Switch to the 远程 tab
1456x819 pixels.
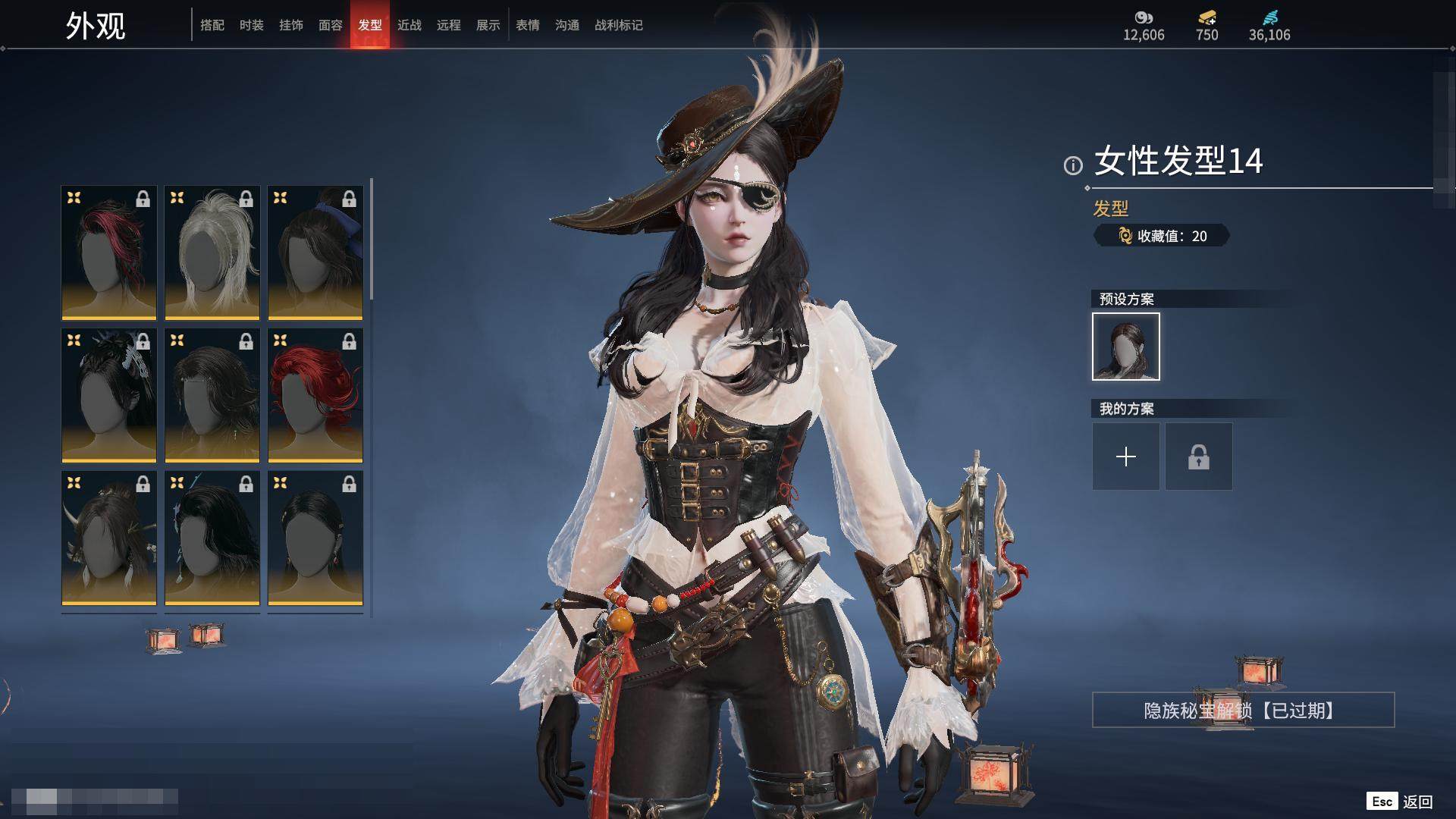pyautogui.click(x=449, y=25)
